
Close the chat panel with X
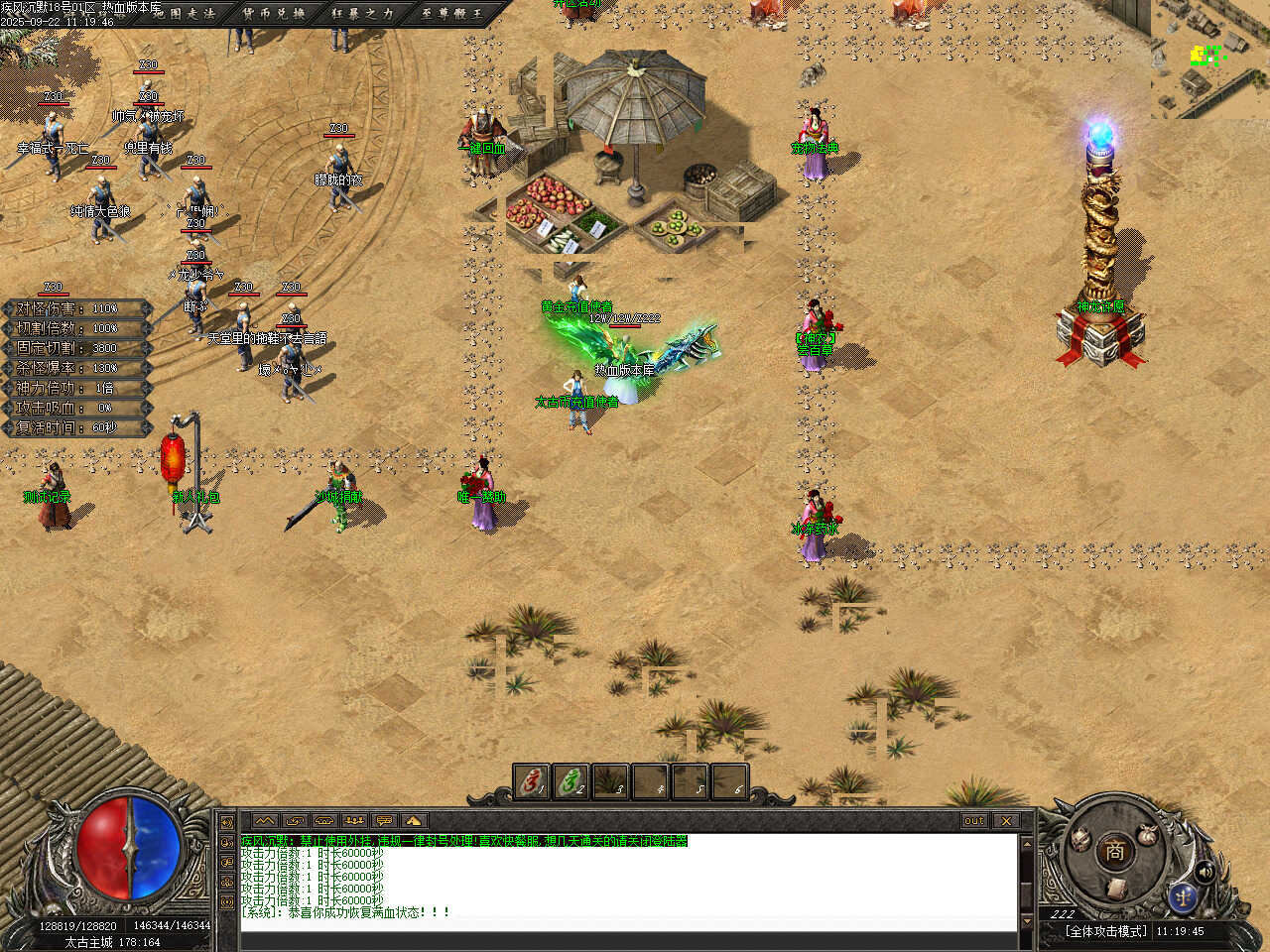[1006, 821]
